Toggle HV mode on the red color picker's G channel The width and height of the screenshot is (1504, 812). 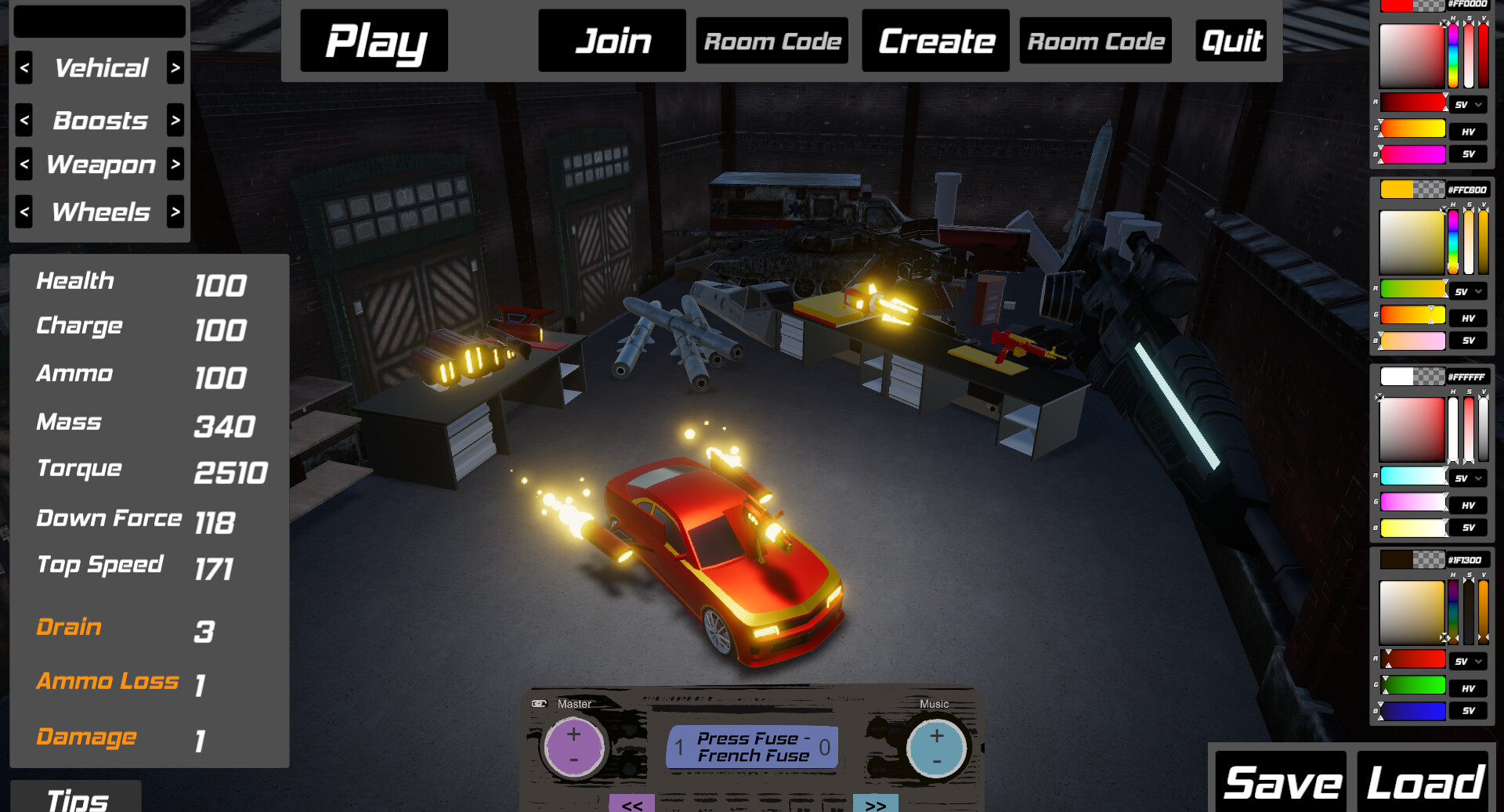pyautogui.click(x=1470, y=132)
